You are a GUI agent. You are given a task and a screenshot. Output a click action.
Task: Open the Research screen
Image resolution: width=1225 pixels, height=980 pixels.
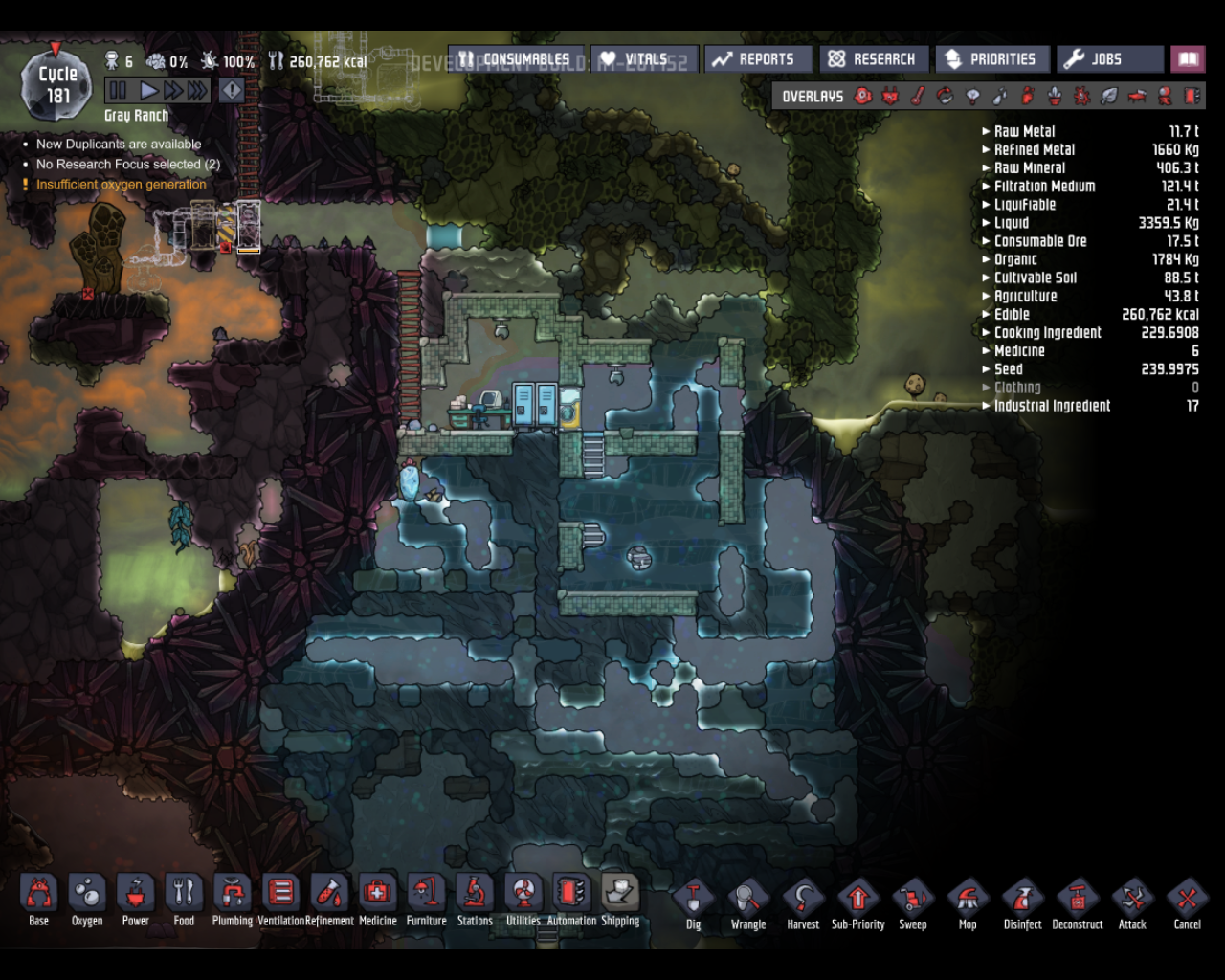point(873,58)
